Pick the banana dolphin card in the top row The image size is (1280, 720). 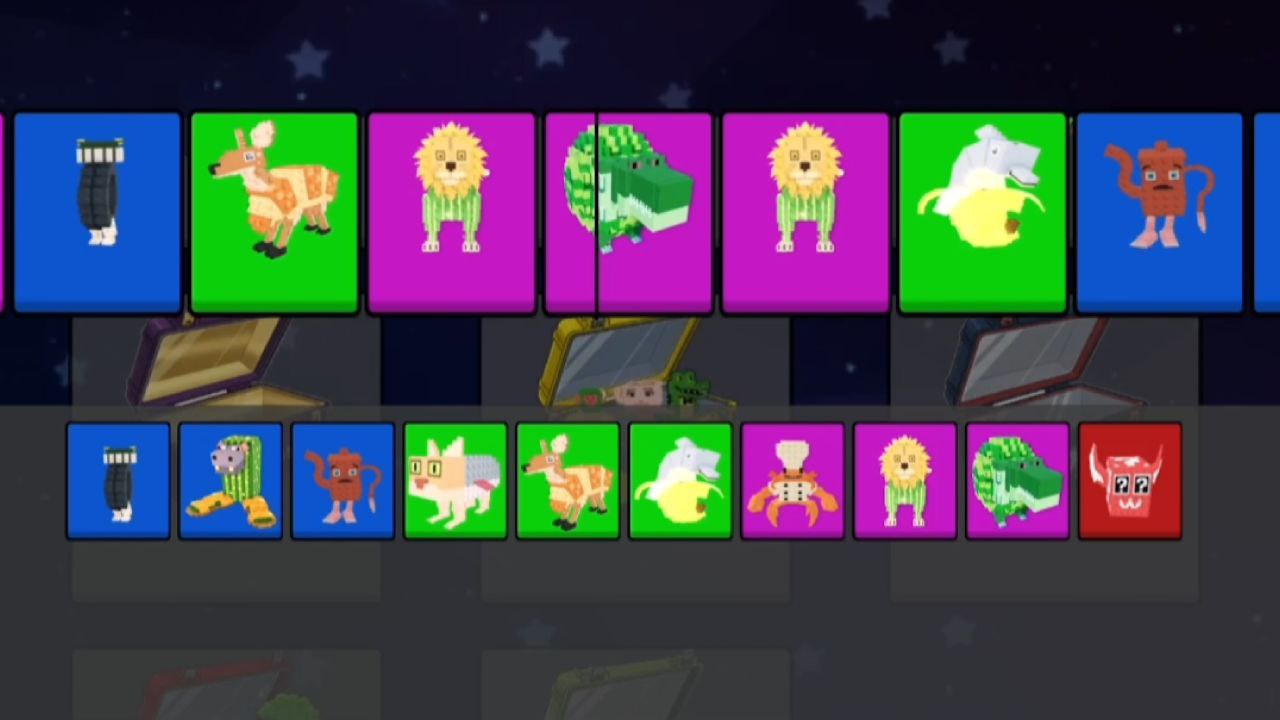(983, 210)
